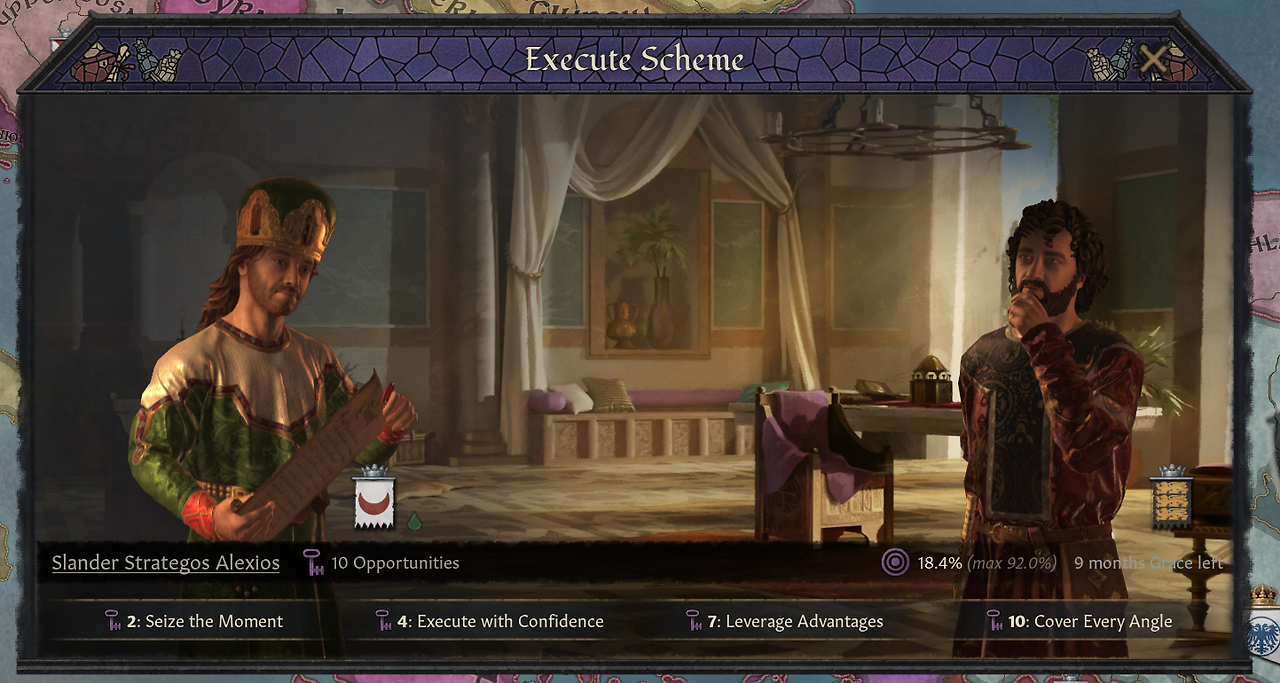Image resolution: width=1280 pixels, height=683 pixels.
Task: Select Execute with Confidence
Action: 489,621
